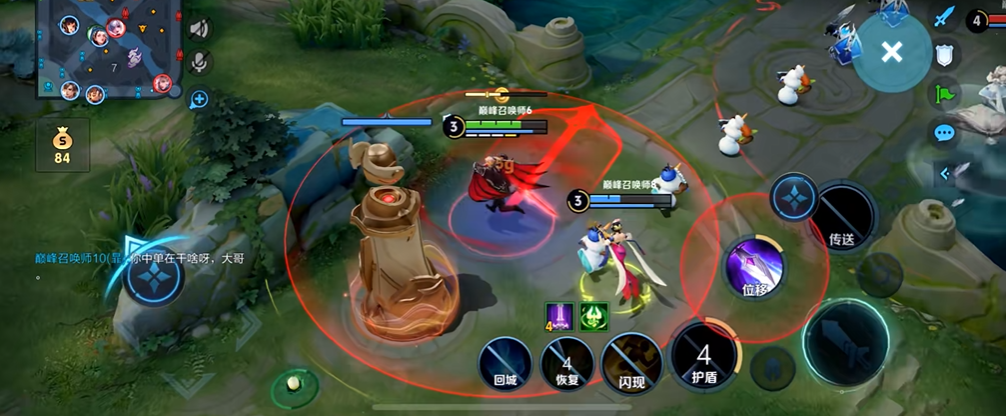Screen dimensions: 1006x416
Task: Collapse the side panel with the arrow
Action: point(944,174)
